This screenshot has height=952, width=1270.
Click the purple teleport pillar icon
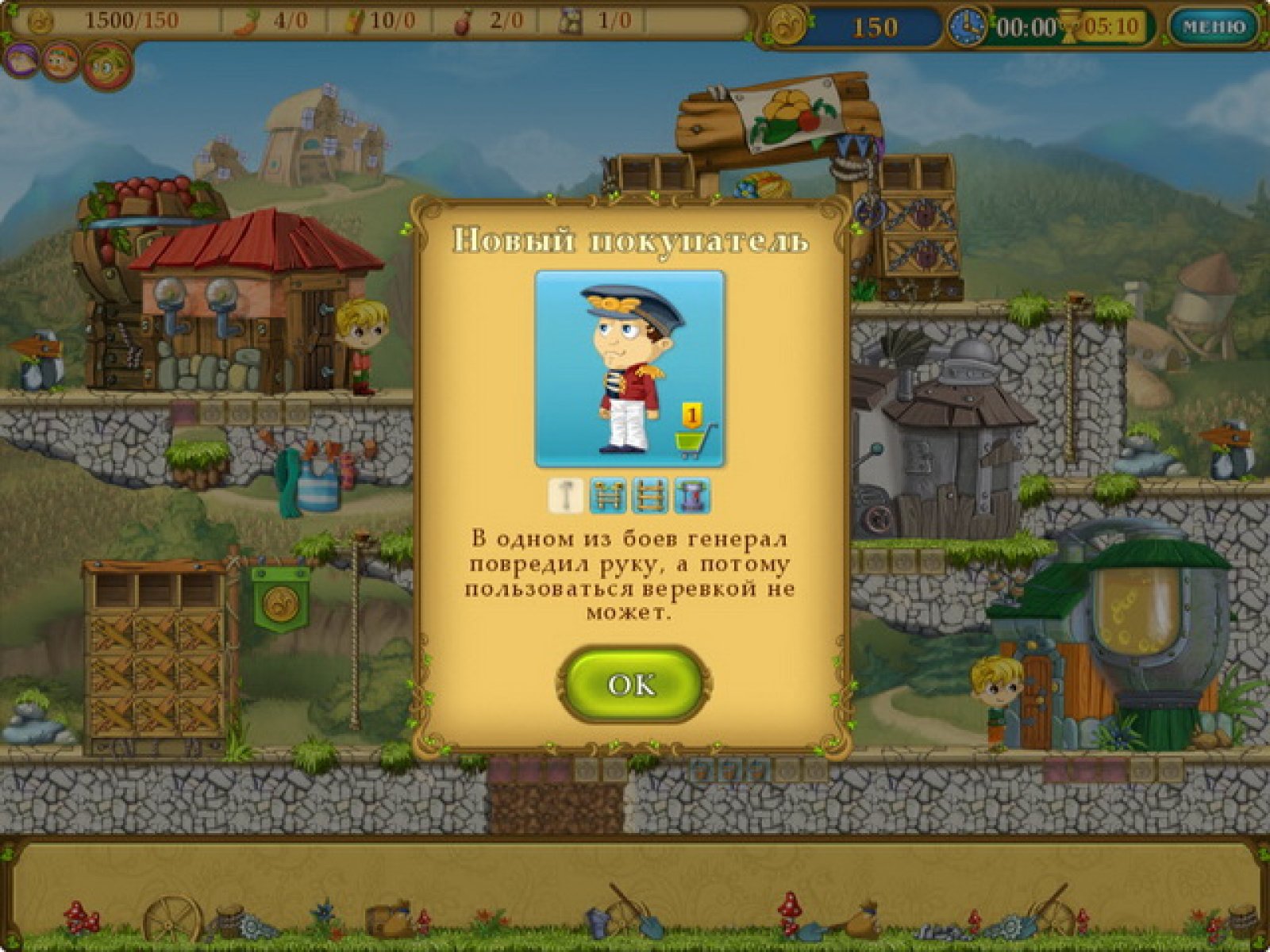pos(691,496)
